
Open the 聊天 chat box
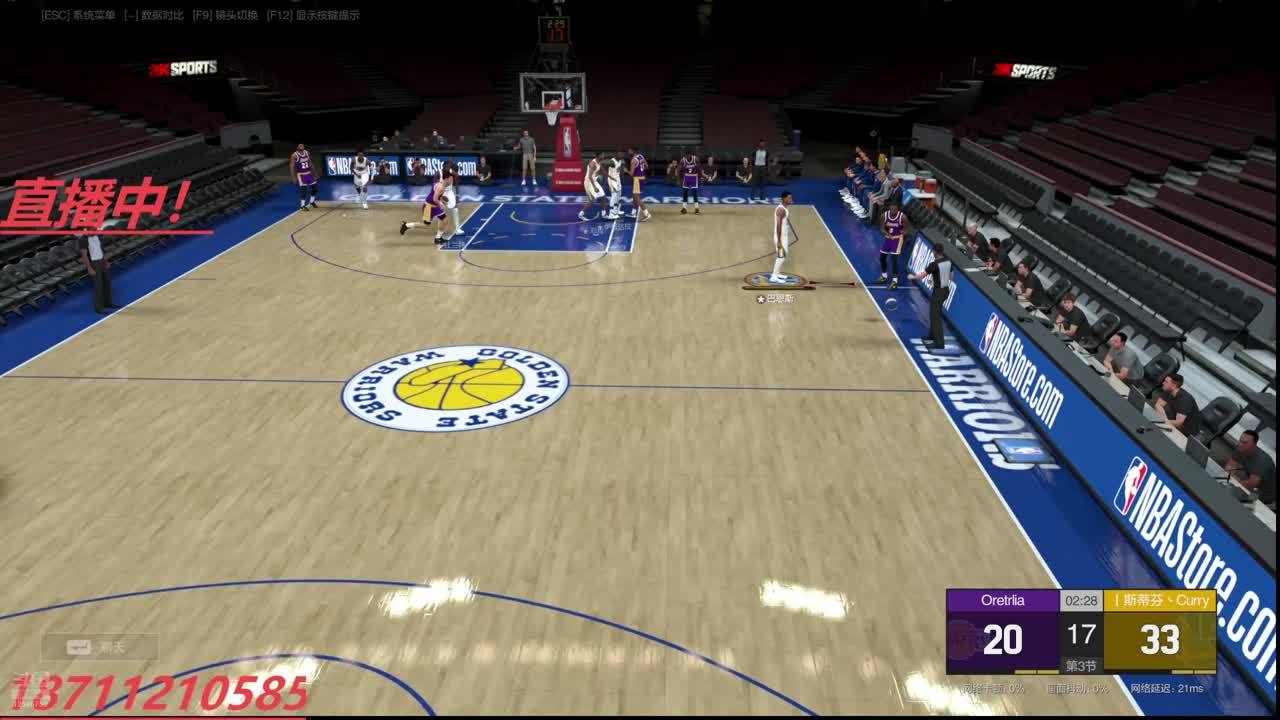tap(100, 647)
